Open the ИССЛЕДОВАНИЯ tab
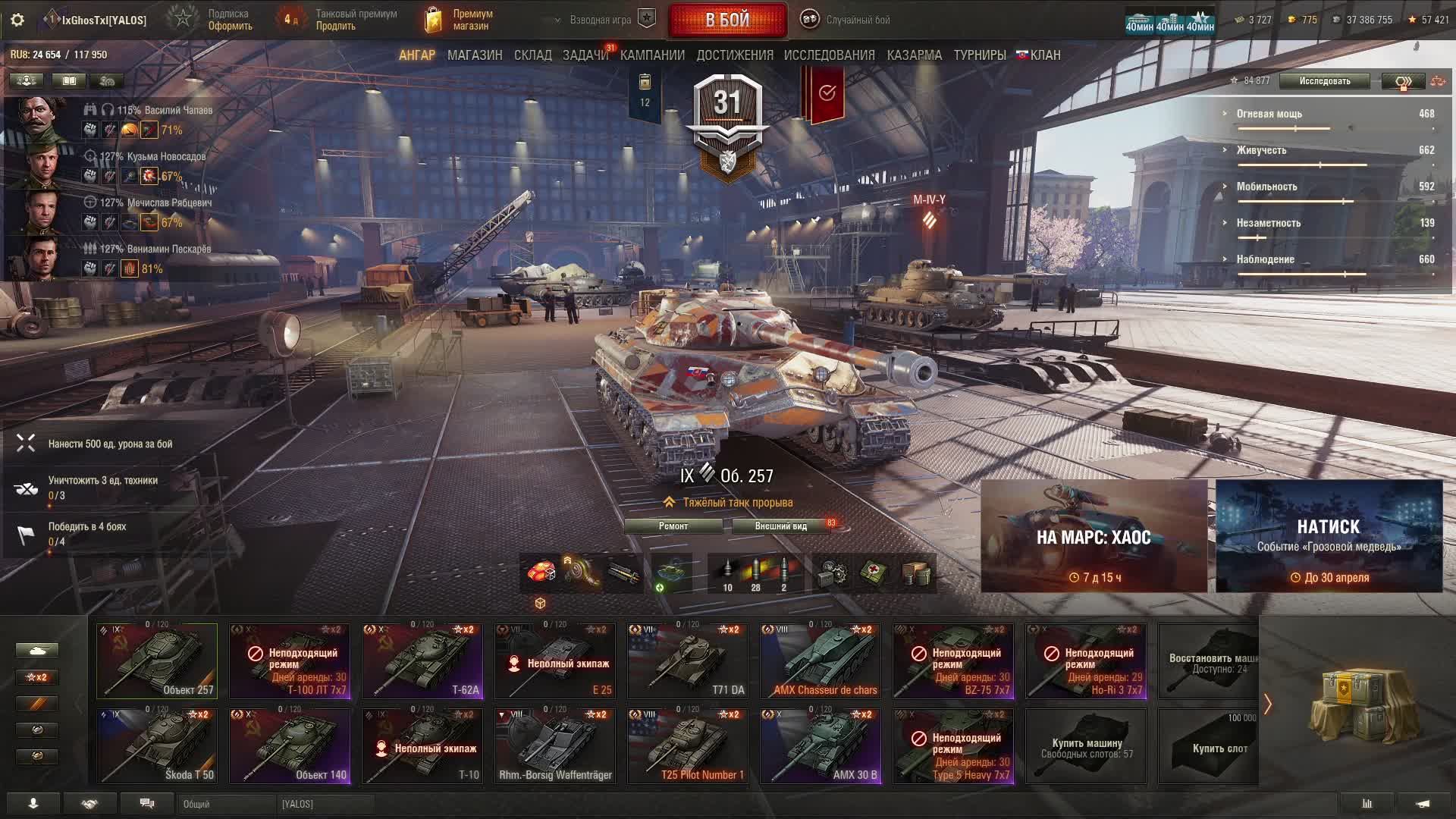 tap(829, 55)
